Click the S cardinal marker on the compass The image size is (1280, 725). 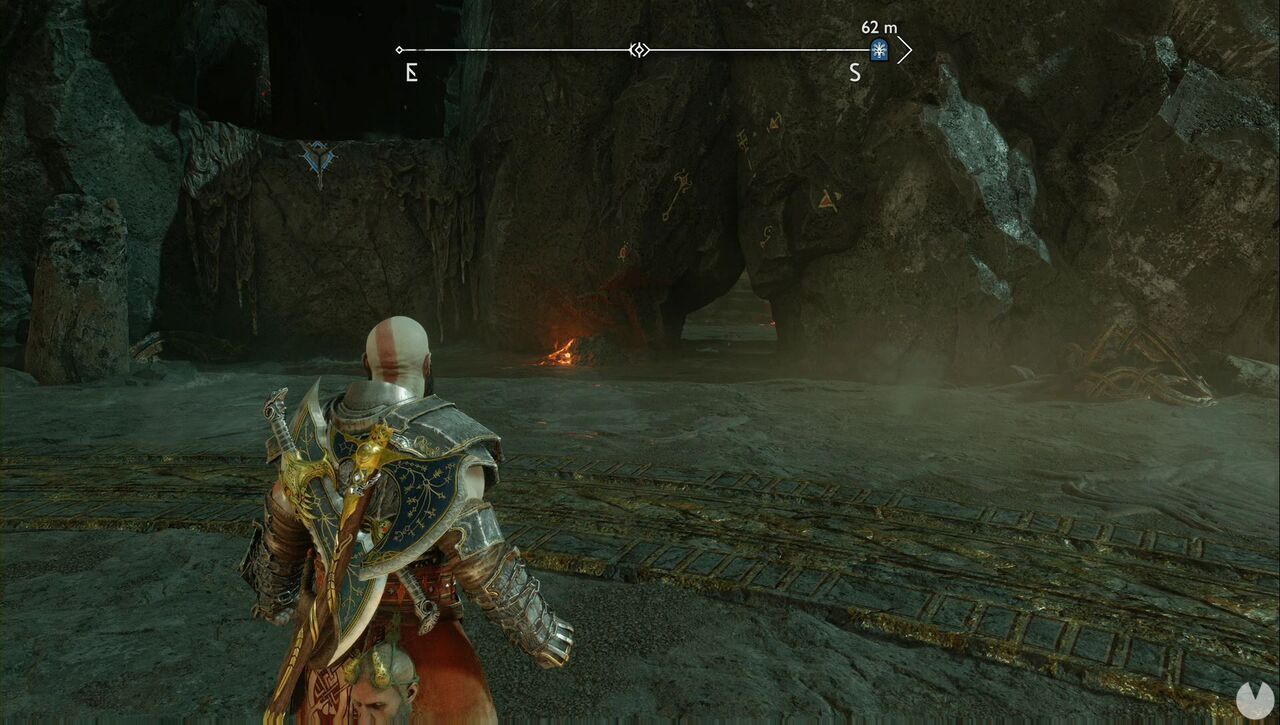(855, 71)
